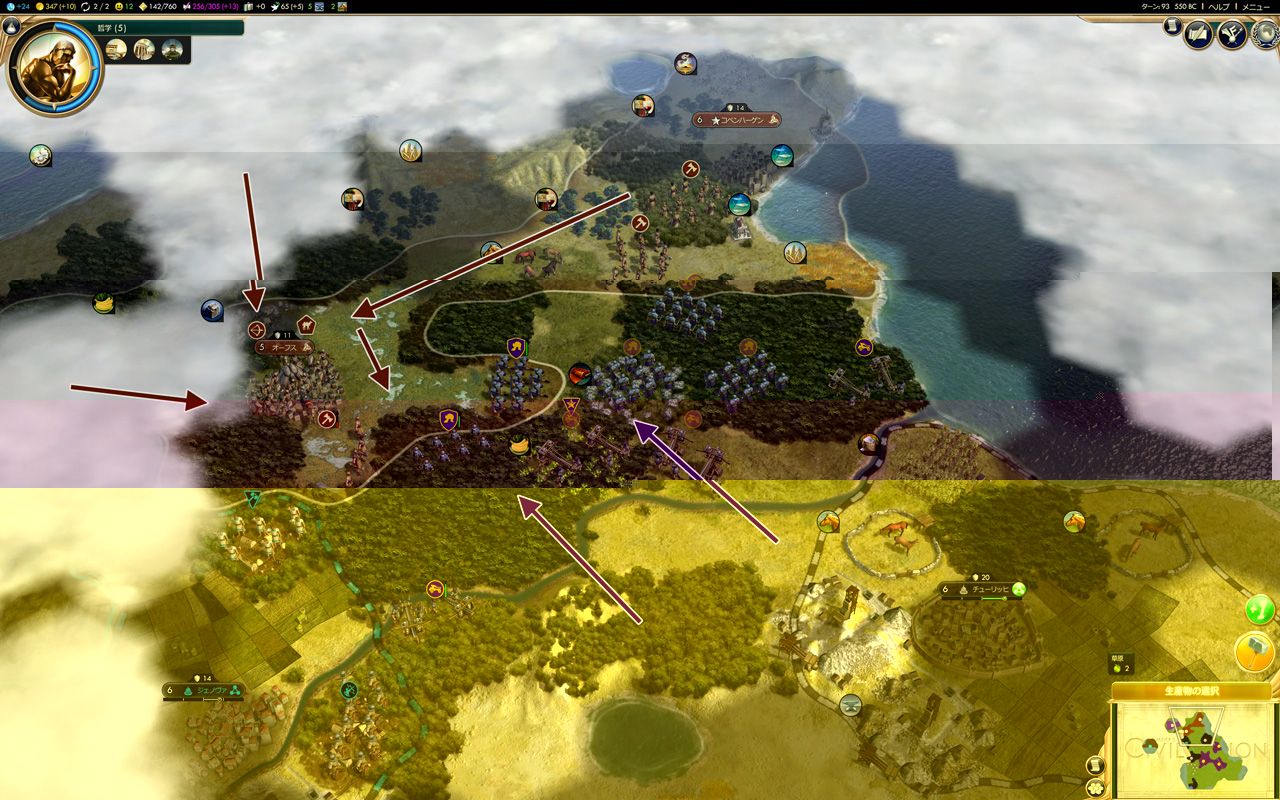The width and height of the screenshot is (1280, 800).
Task: Open the scroll button beside the minimap
Action: 1095,765
